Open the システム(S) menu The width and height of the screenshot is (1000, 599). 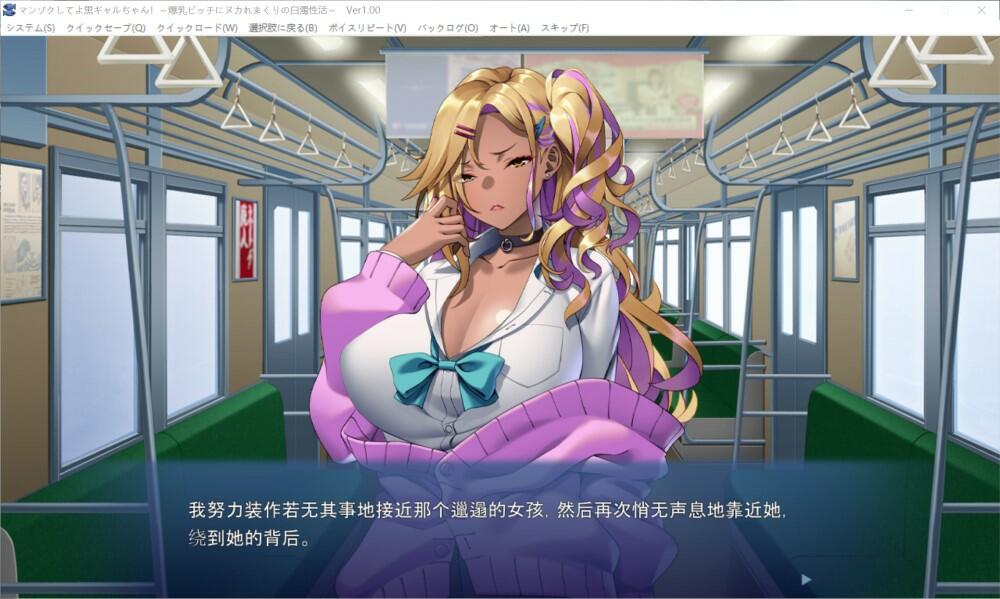pyautogui.click(x=30, y=28)
